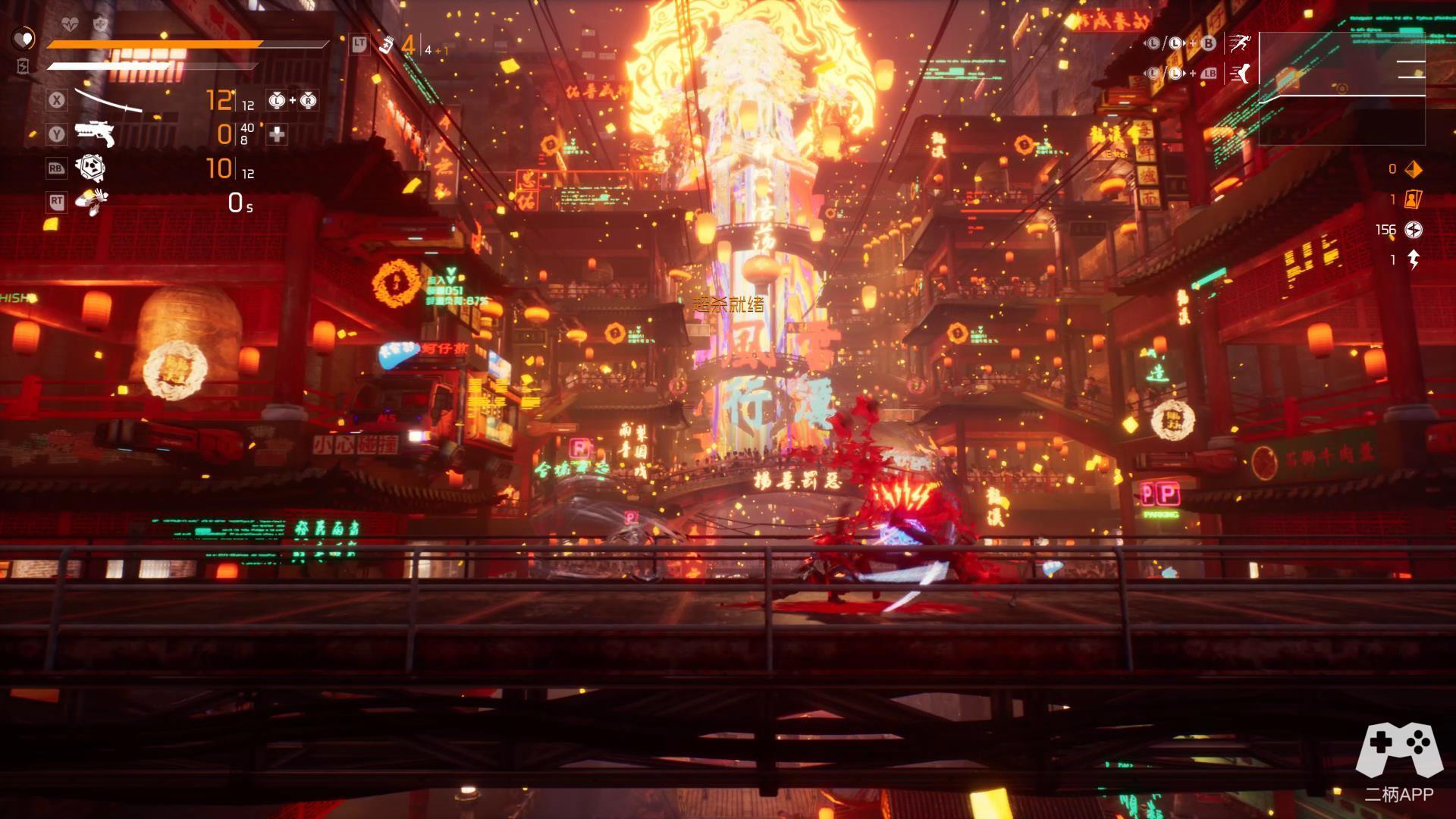Screen dimensions: 1456x819
Task: Click the sprint running-figure icon
Action: [x=1241, y=43]
